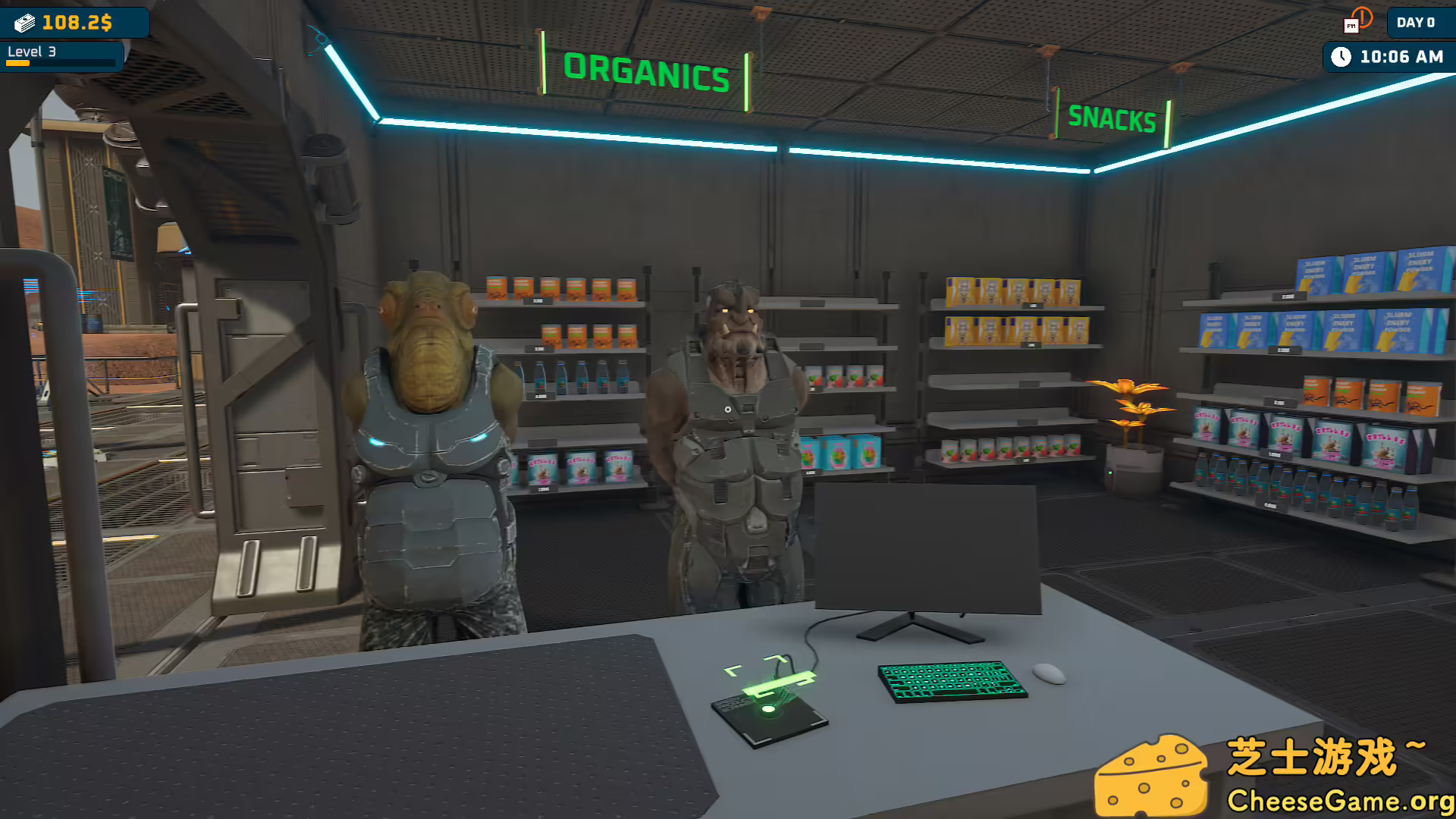Open the DAY 0 indicator panel
The width and height of the screenshot is (1456, 819).
[x=1415, y=23]
